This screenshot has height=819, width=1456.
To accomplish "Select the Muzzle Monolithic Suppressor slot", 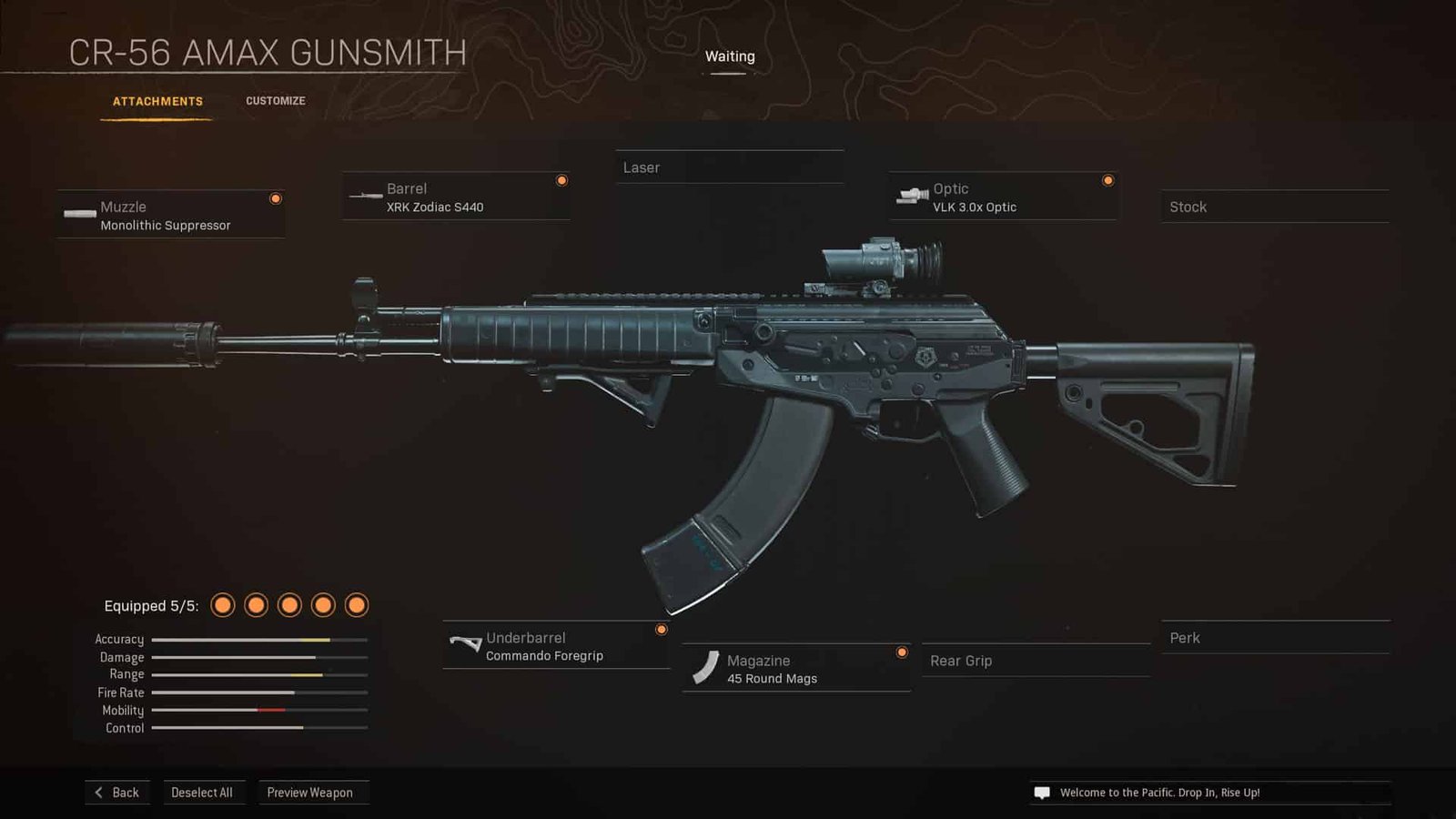I will [x=170, y=216].
